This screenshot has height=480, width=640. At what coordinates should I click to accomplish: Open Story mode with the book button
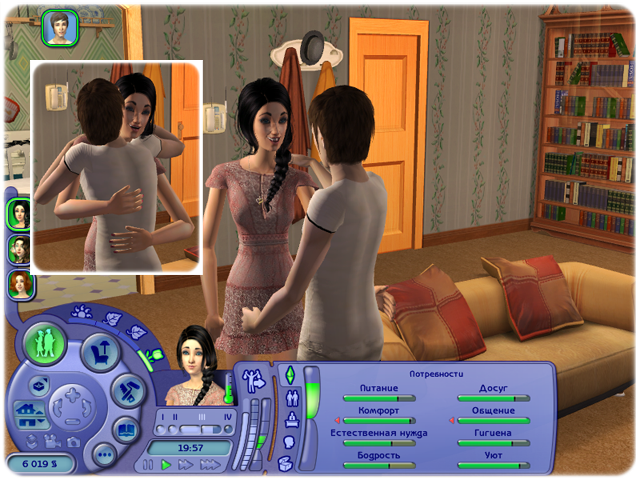coord(125,431)
